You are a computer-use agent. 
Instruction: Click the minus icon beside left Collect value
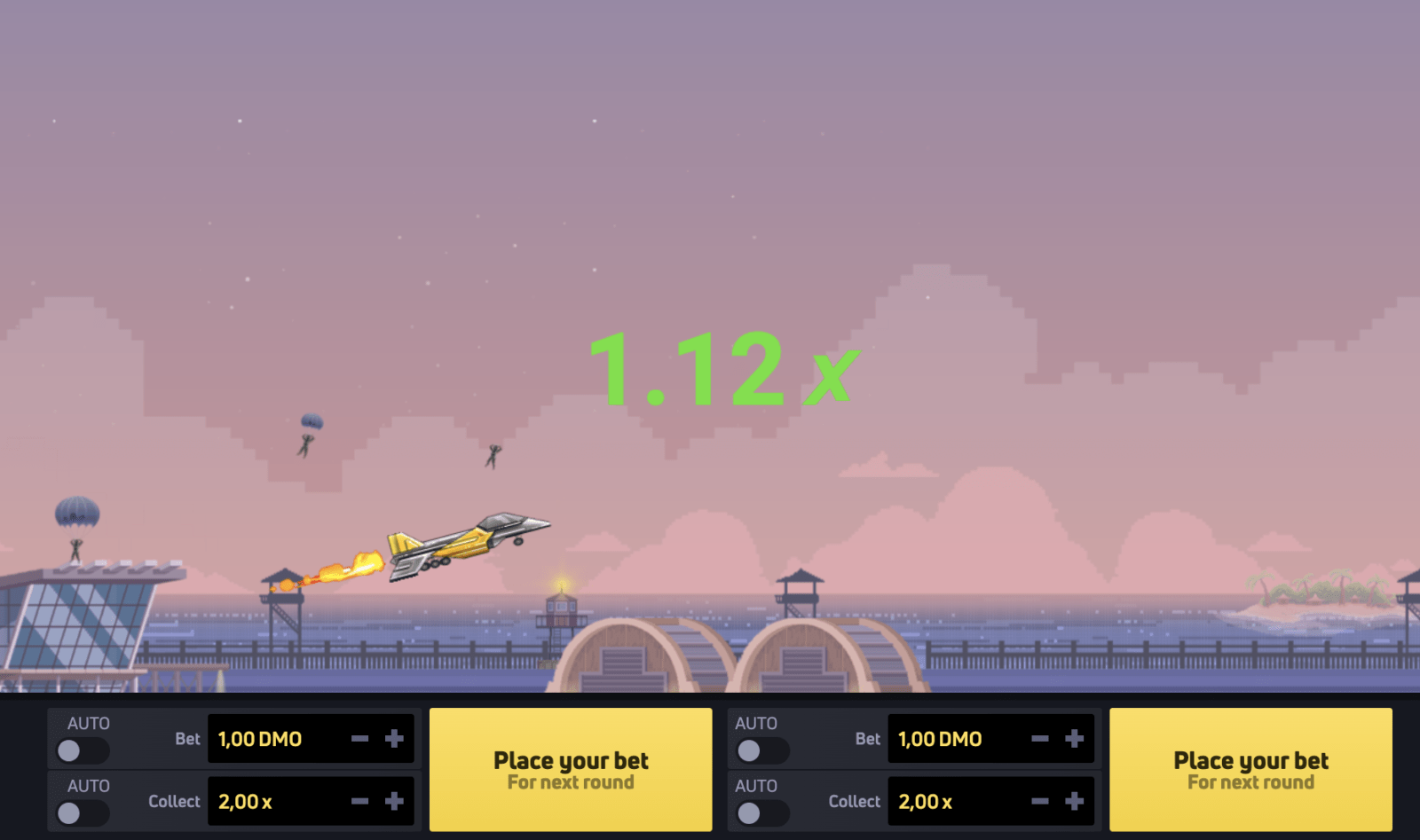(x=360, y=801)
